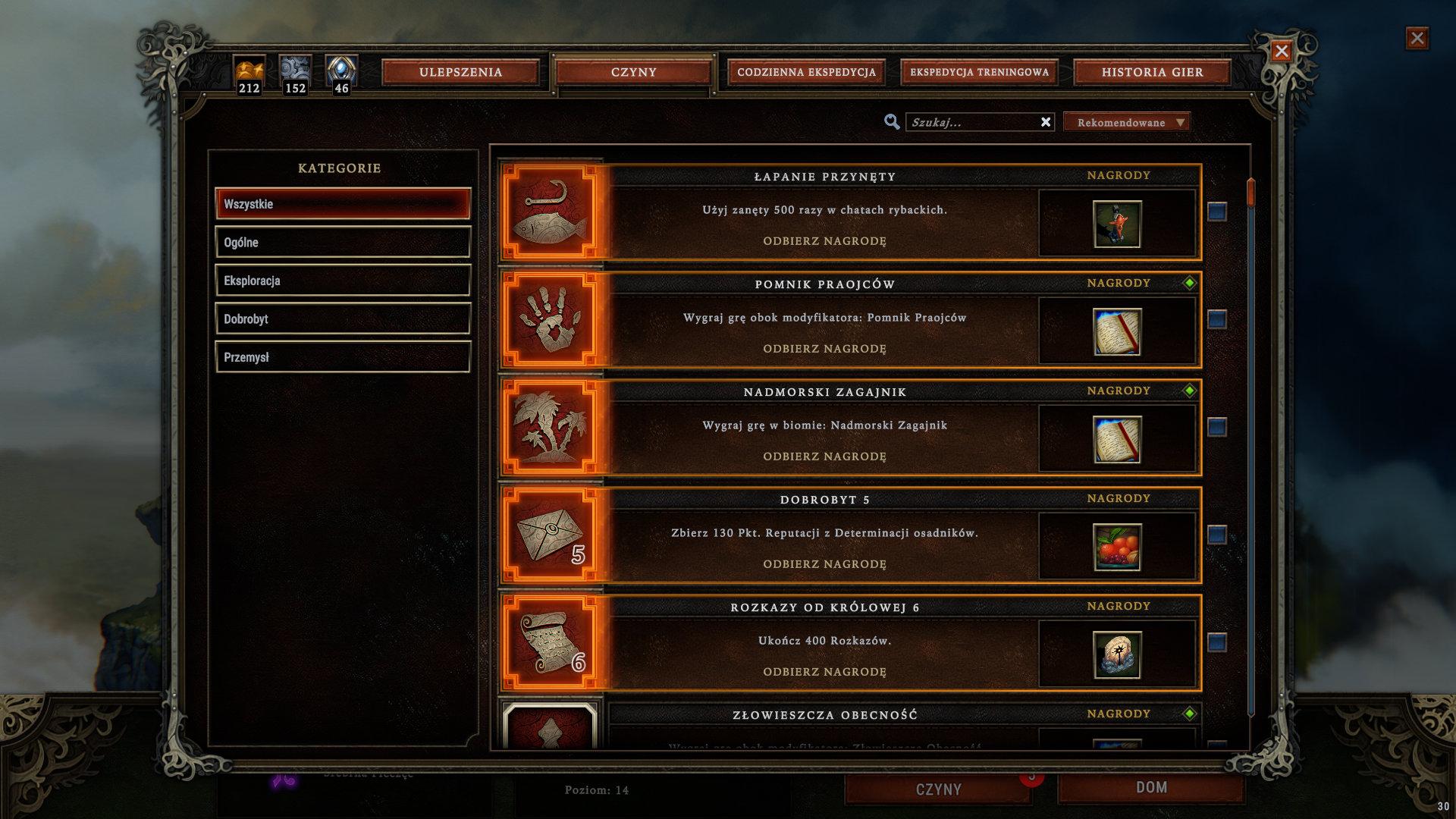Open the Rekomendowane sorting dropdown
The width and height of the screenshot is (1456, 819).
coord(1127,122)
